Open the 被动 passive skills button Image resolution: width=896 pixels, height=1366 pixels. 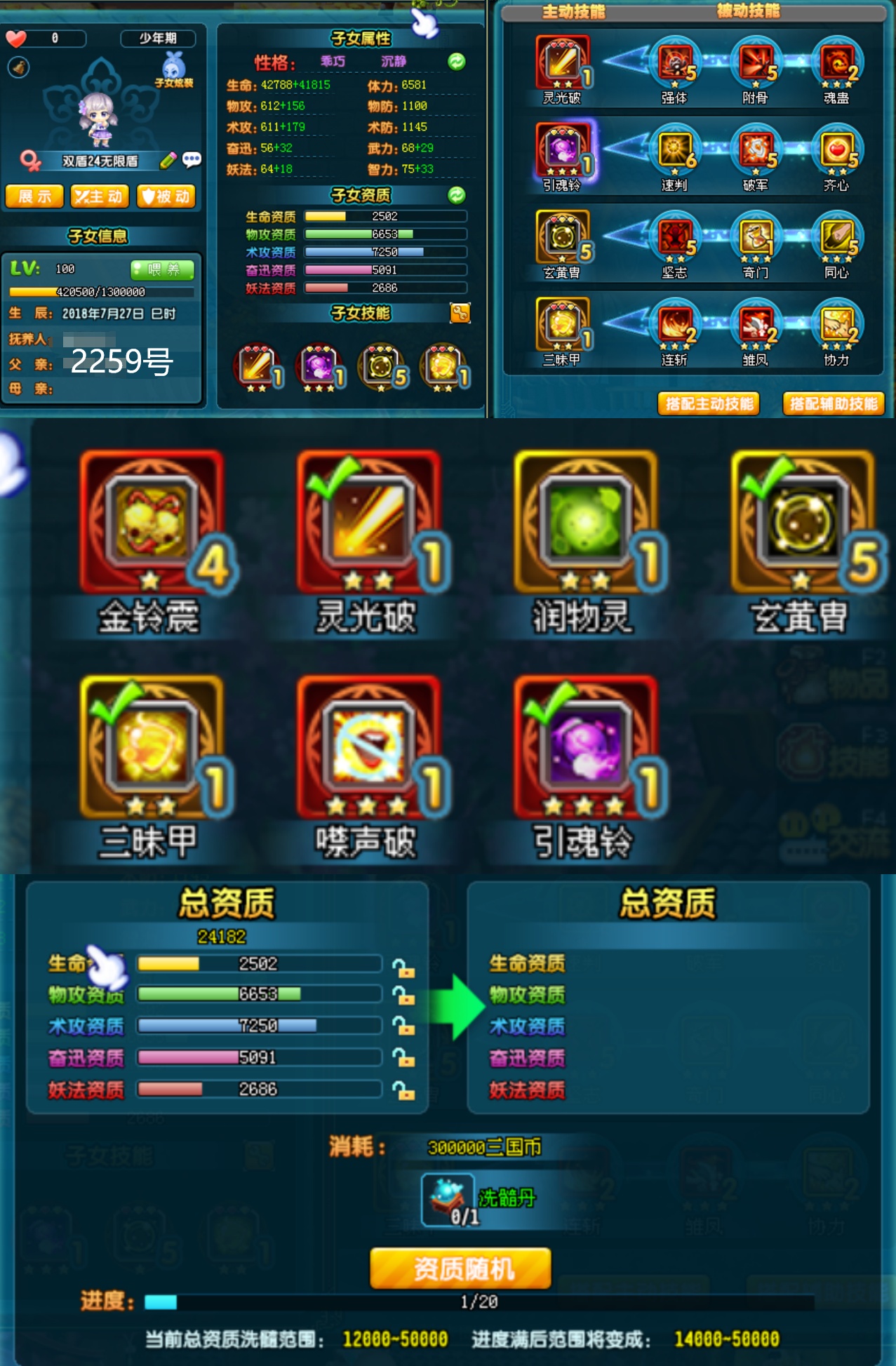click(166, 196)
